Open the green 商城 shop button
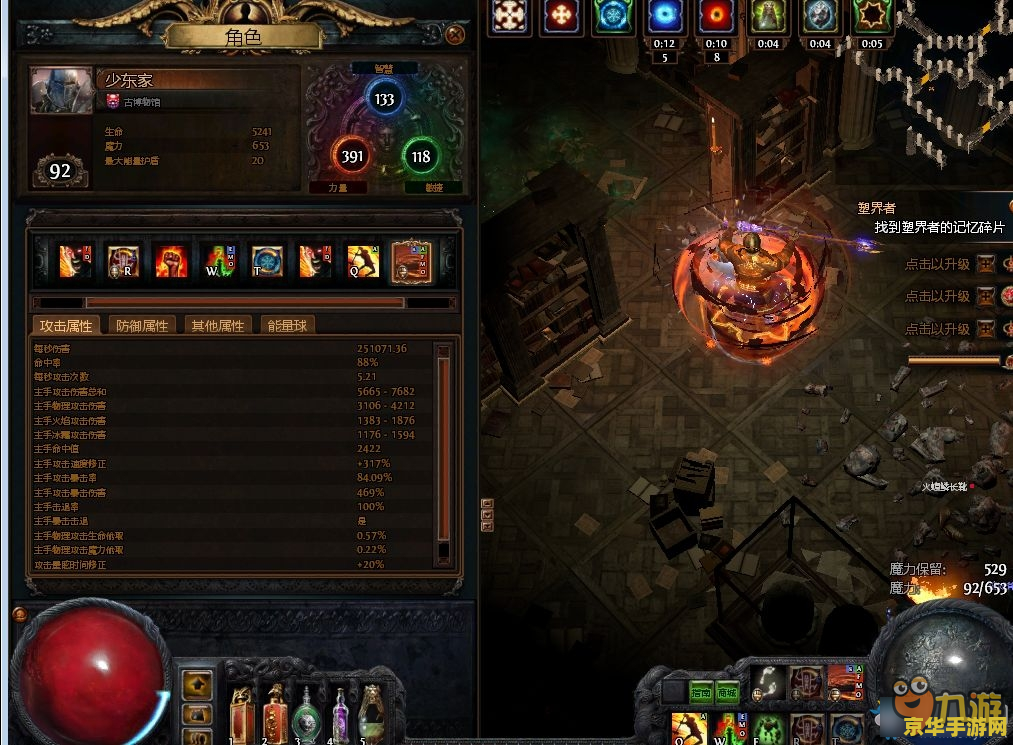Image resolution: width=1013 pixels, height=745 pixels. pos(726,692)
